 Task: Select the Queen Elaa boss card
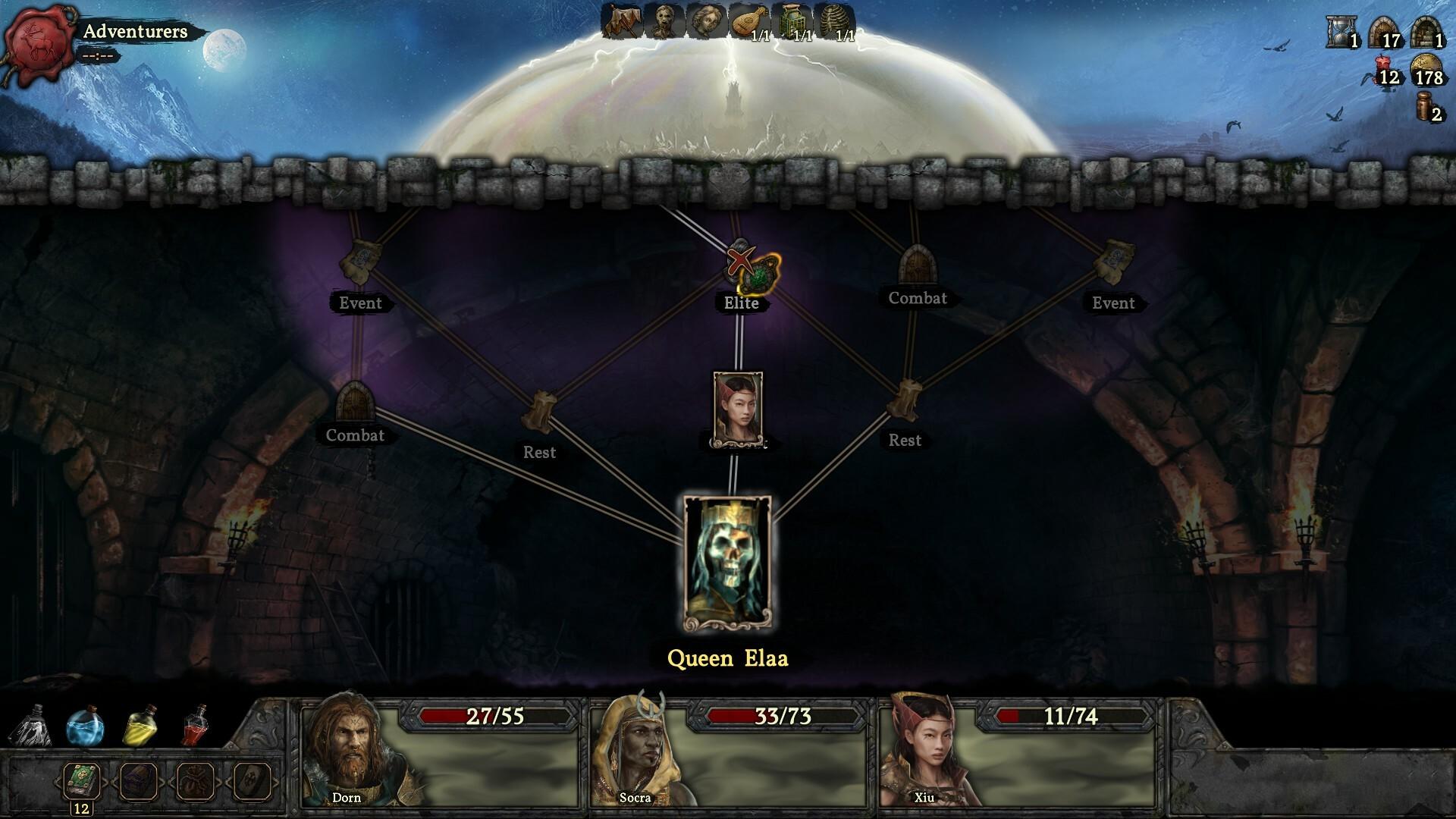click(x=727, y=563)
